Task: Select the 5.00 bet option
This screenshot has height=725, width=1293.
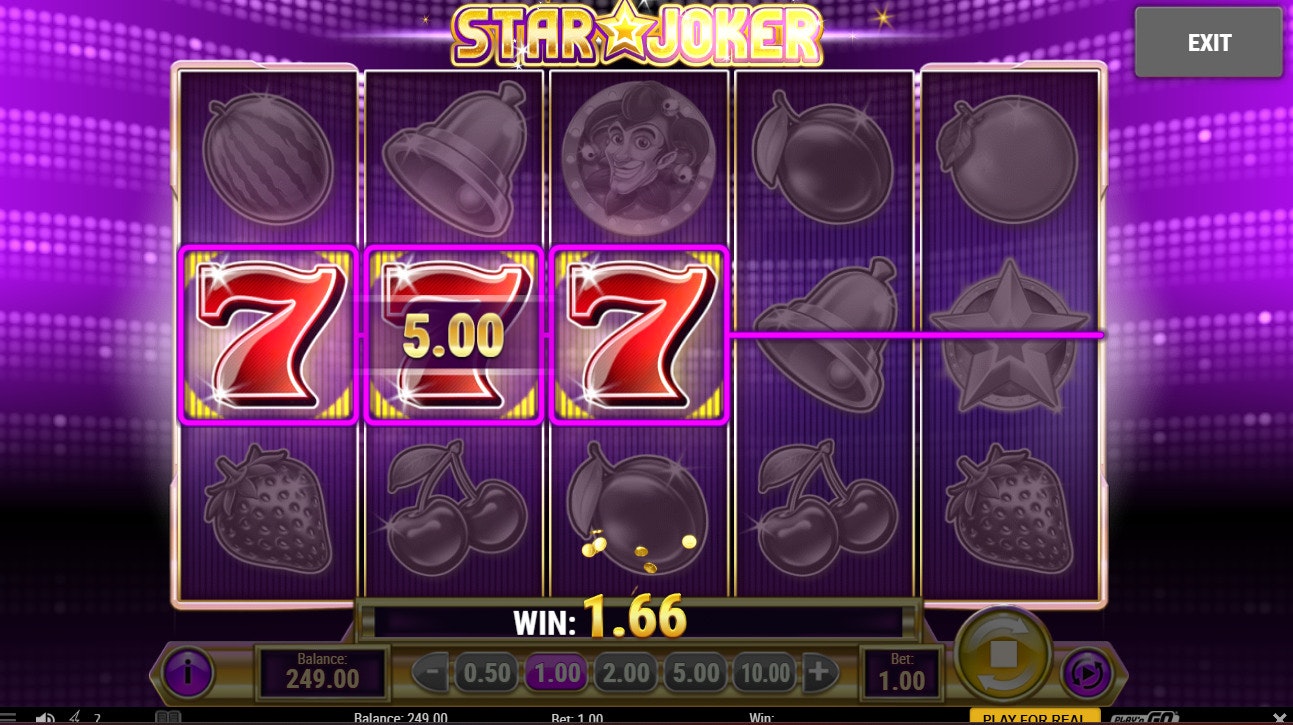Action: 695,671
